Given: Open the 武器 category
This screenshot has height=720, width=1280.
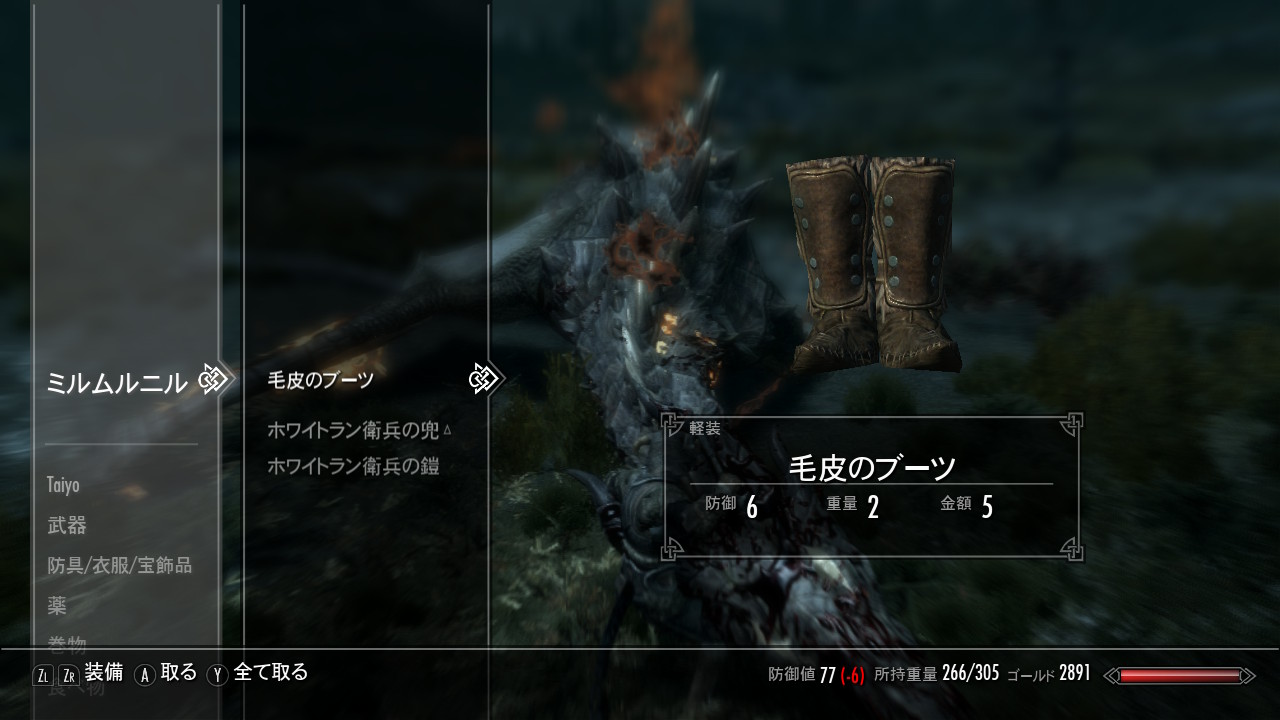Looking at the screenshot, I should click(67, 525).
